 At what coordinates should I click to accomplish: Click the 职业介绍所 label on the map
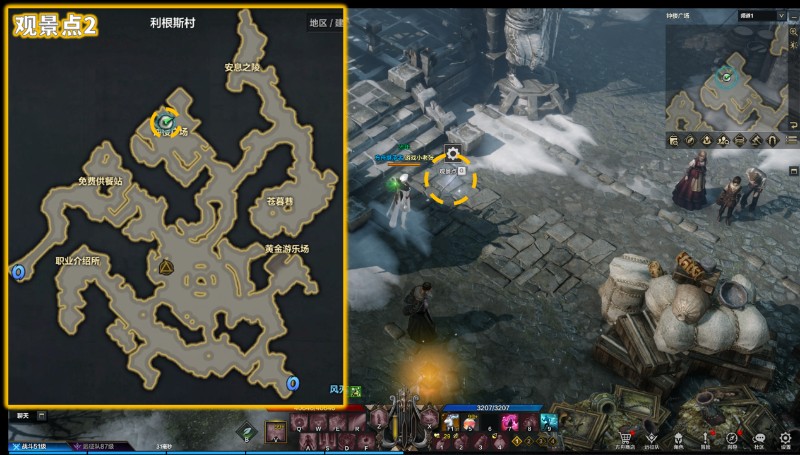78,260
